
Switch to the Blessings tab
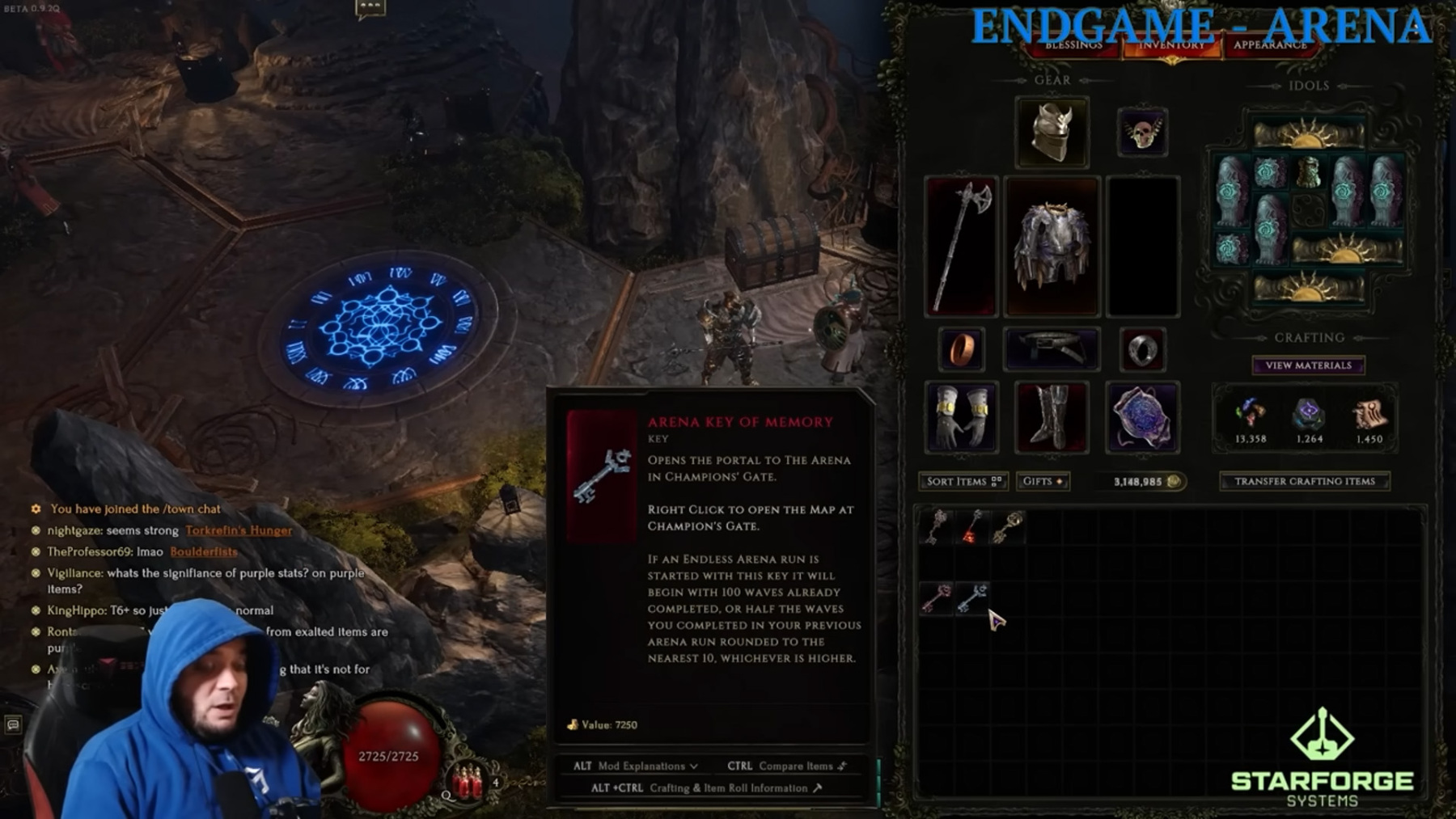pos(1073,46)
